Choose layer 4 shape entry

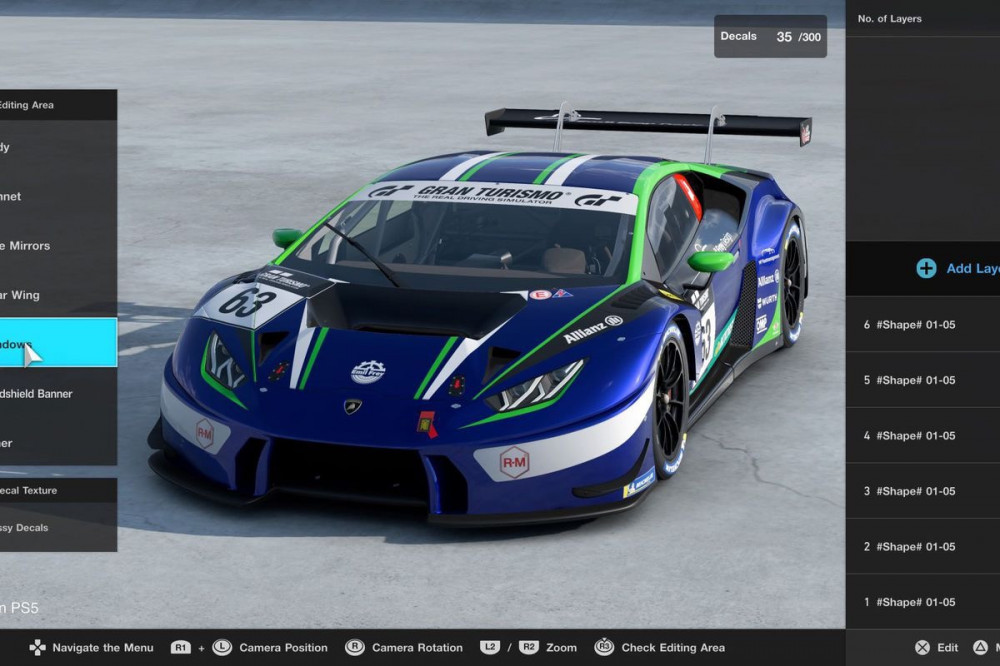pyautogui.click(x=922, y=436)
